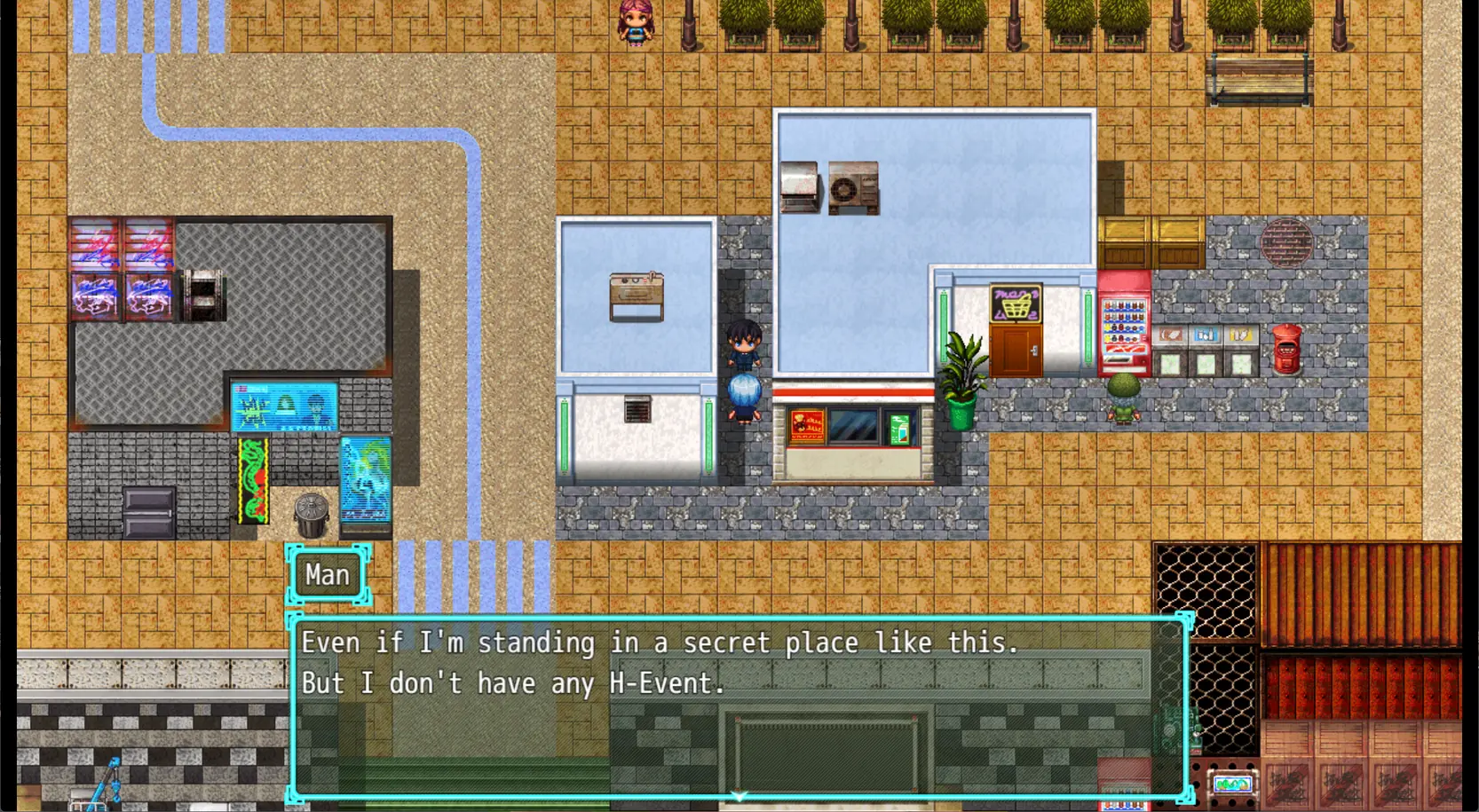Image resolution: width=1479 pixels, height=812 pixels.
Task: Advance the Man's dialogue message box
Action: [739, 706]
